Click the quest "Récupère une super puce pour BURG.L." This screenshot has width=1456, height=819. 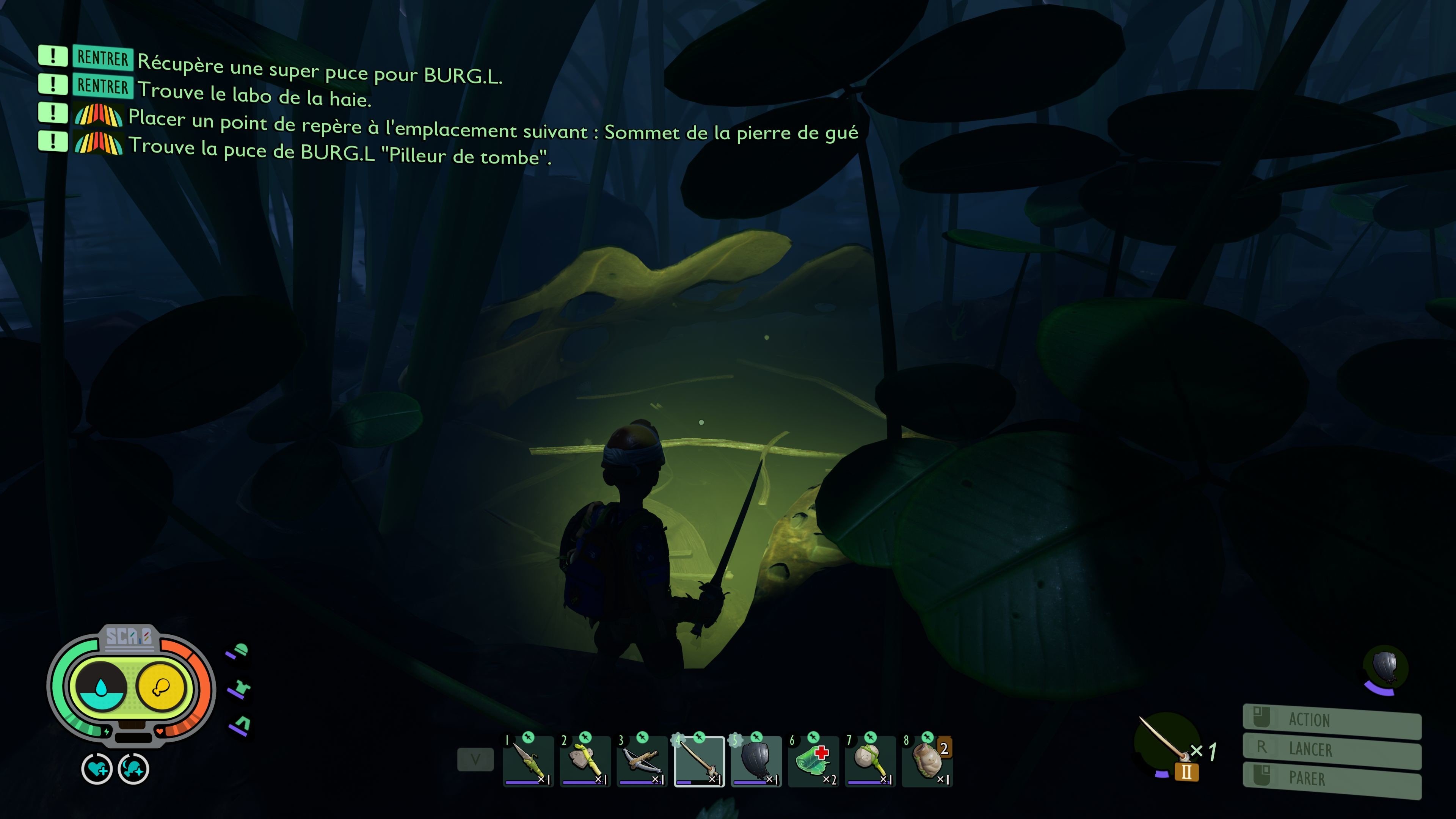[x=319, y=69]
